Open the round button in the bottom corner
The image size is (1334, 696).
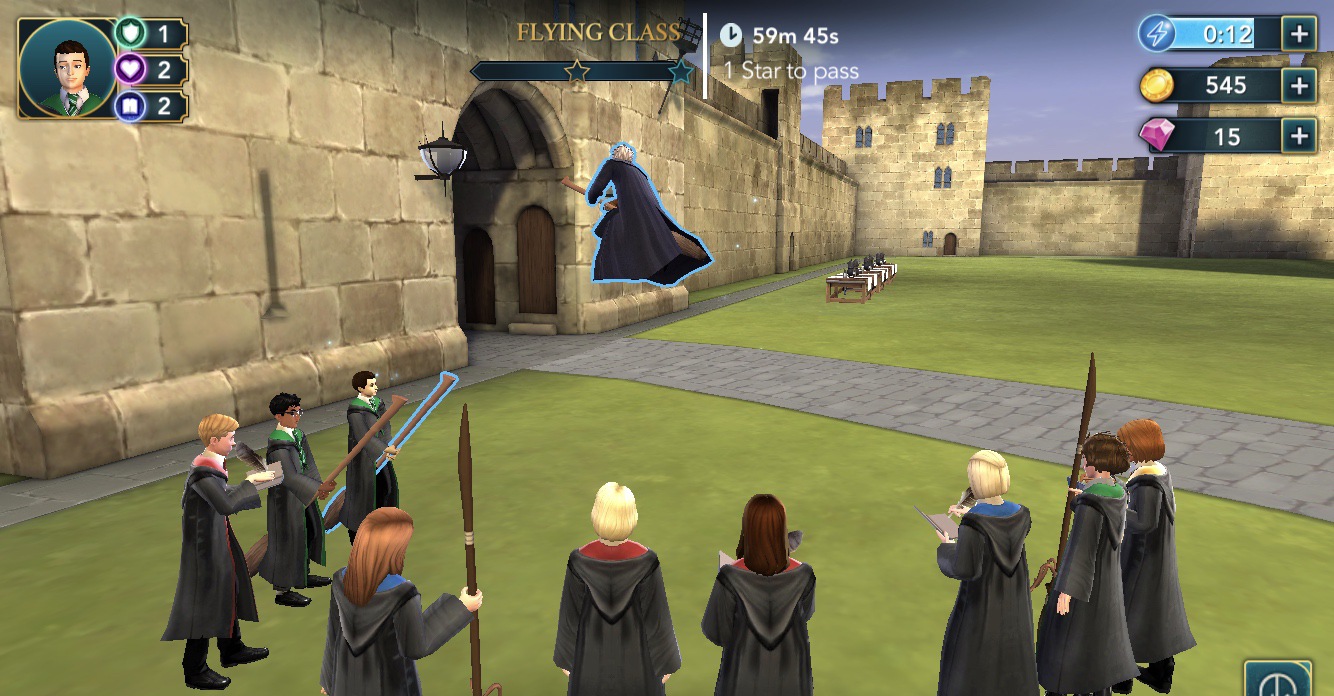click(x=1277, y=682)
